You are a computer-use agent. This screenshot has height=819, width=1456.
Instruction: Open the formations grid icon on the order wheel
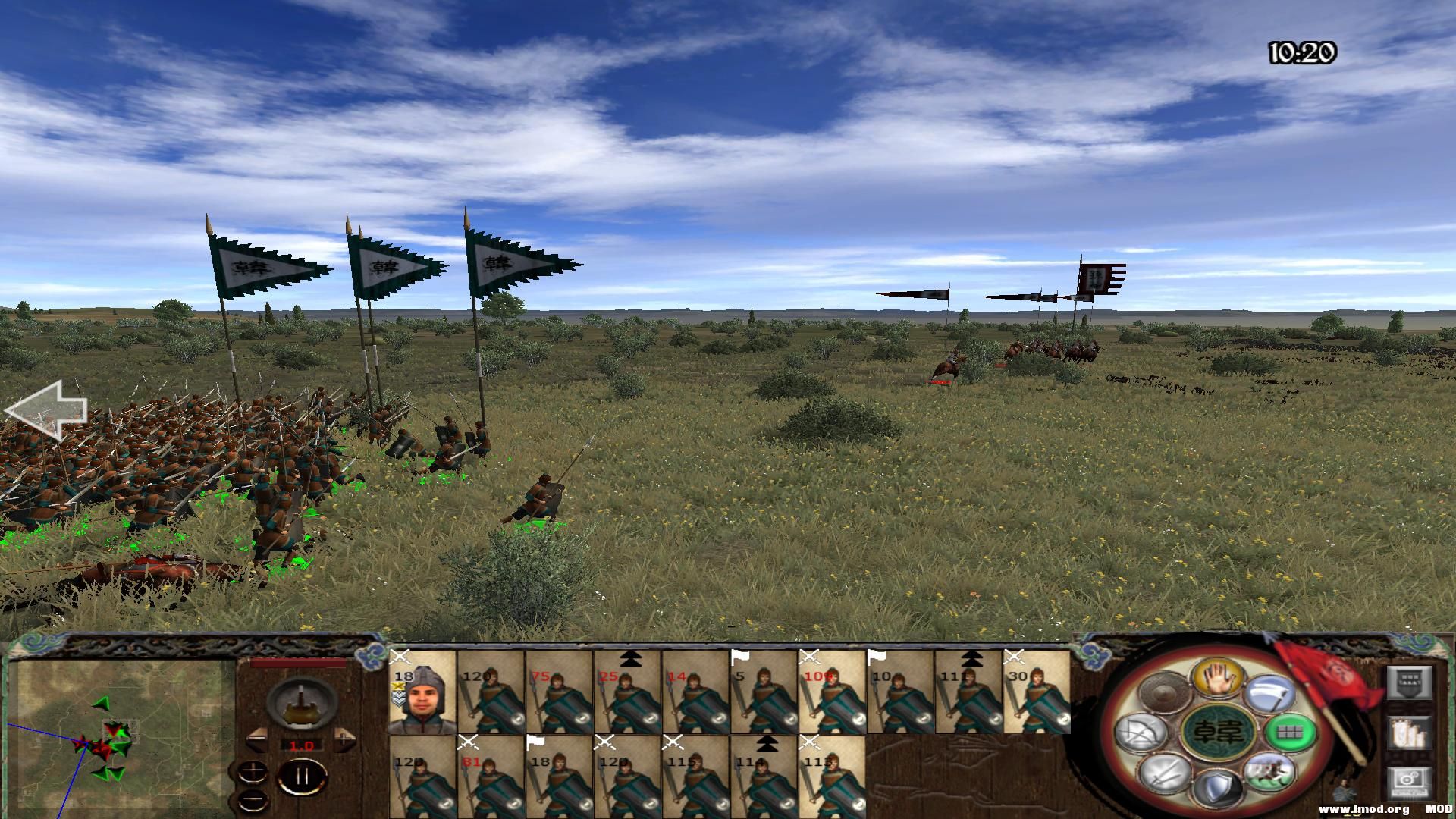1289,733
